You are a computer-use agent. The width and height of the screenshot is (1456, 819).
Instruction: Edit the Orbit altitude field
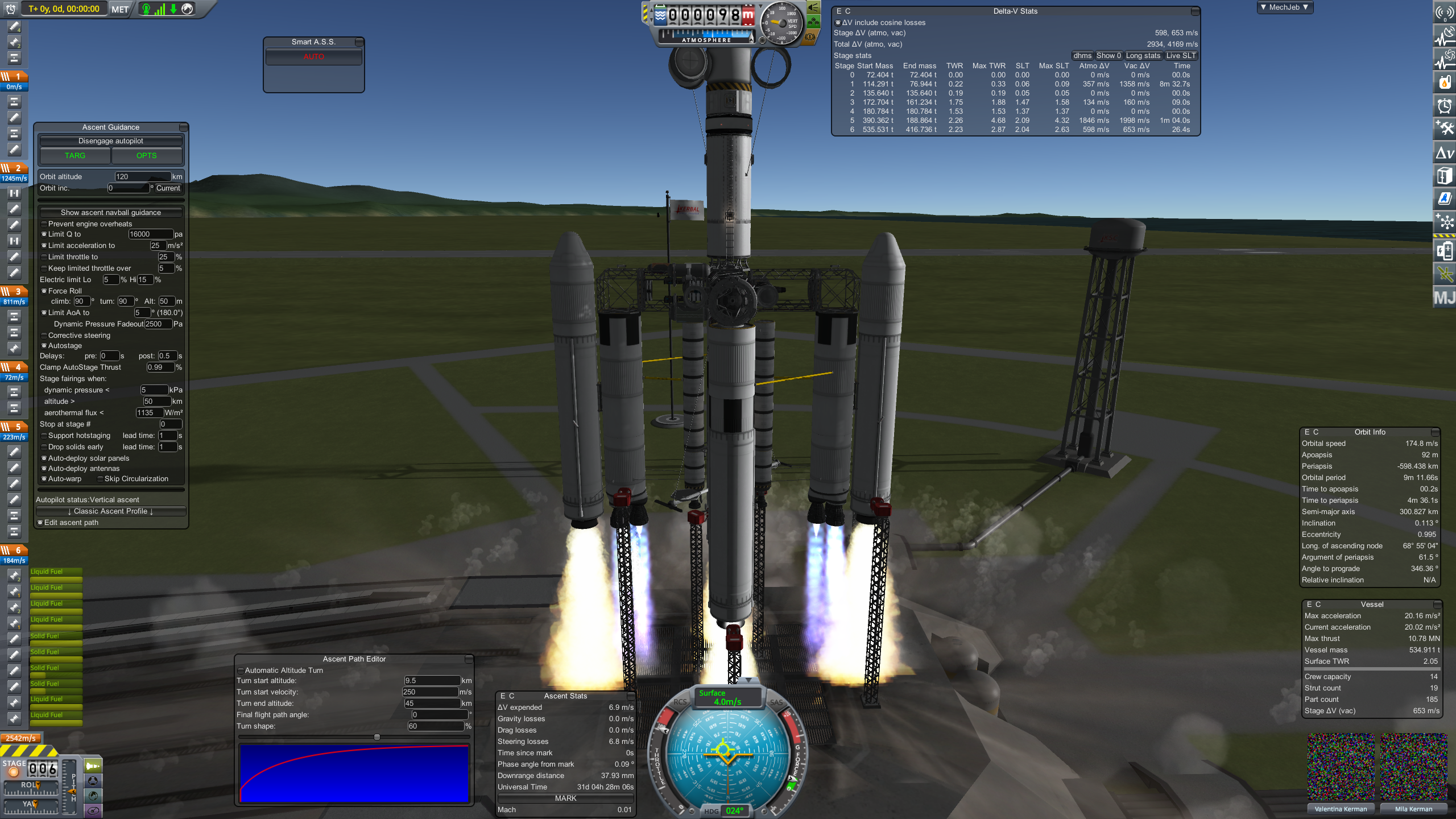(x=142, y=177)
